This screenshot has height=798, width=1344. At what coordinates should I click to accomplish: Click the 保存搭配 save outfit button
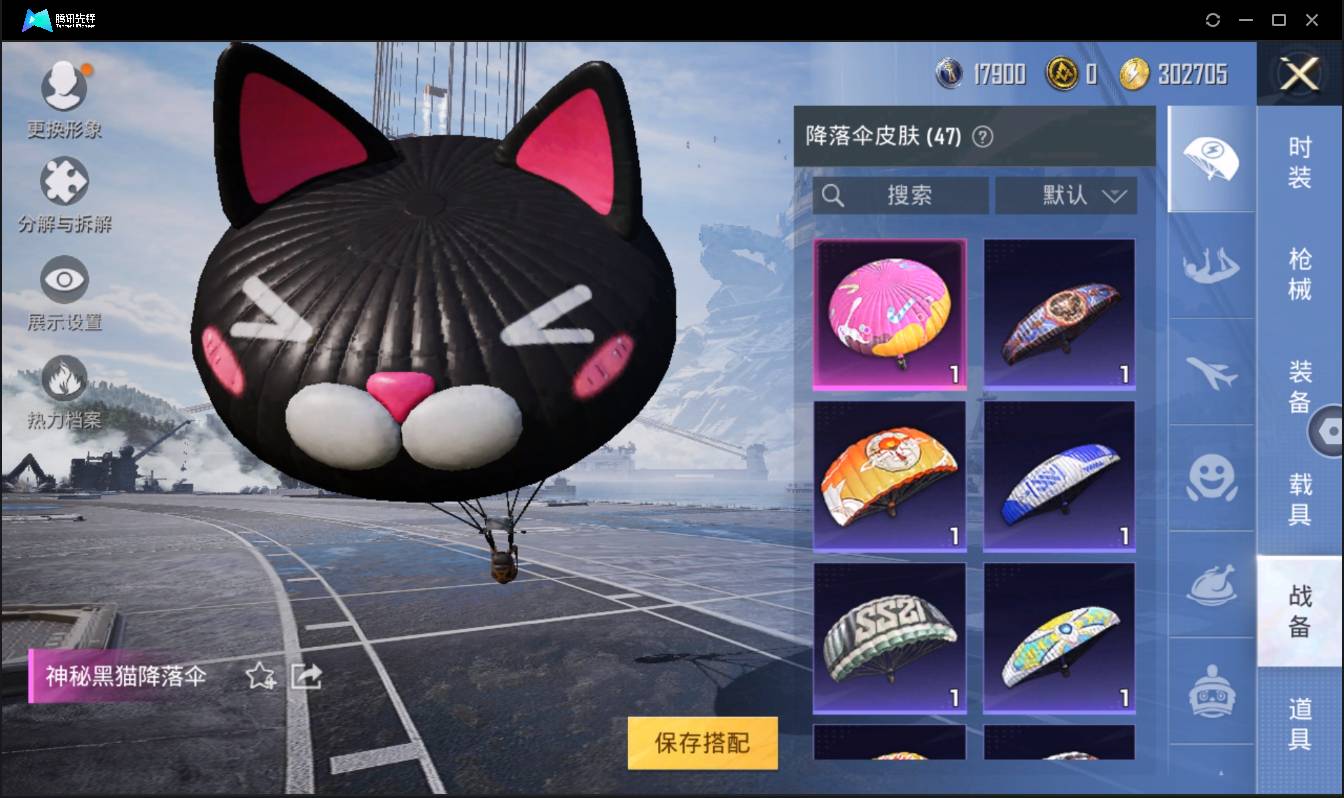pyautogui.click(x=702, y=744)
